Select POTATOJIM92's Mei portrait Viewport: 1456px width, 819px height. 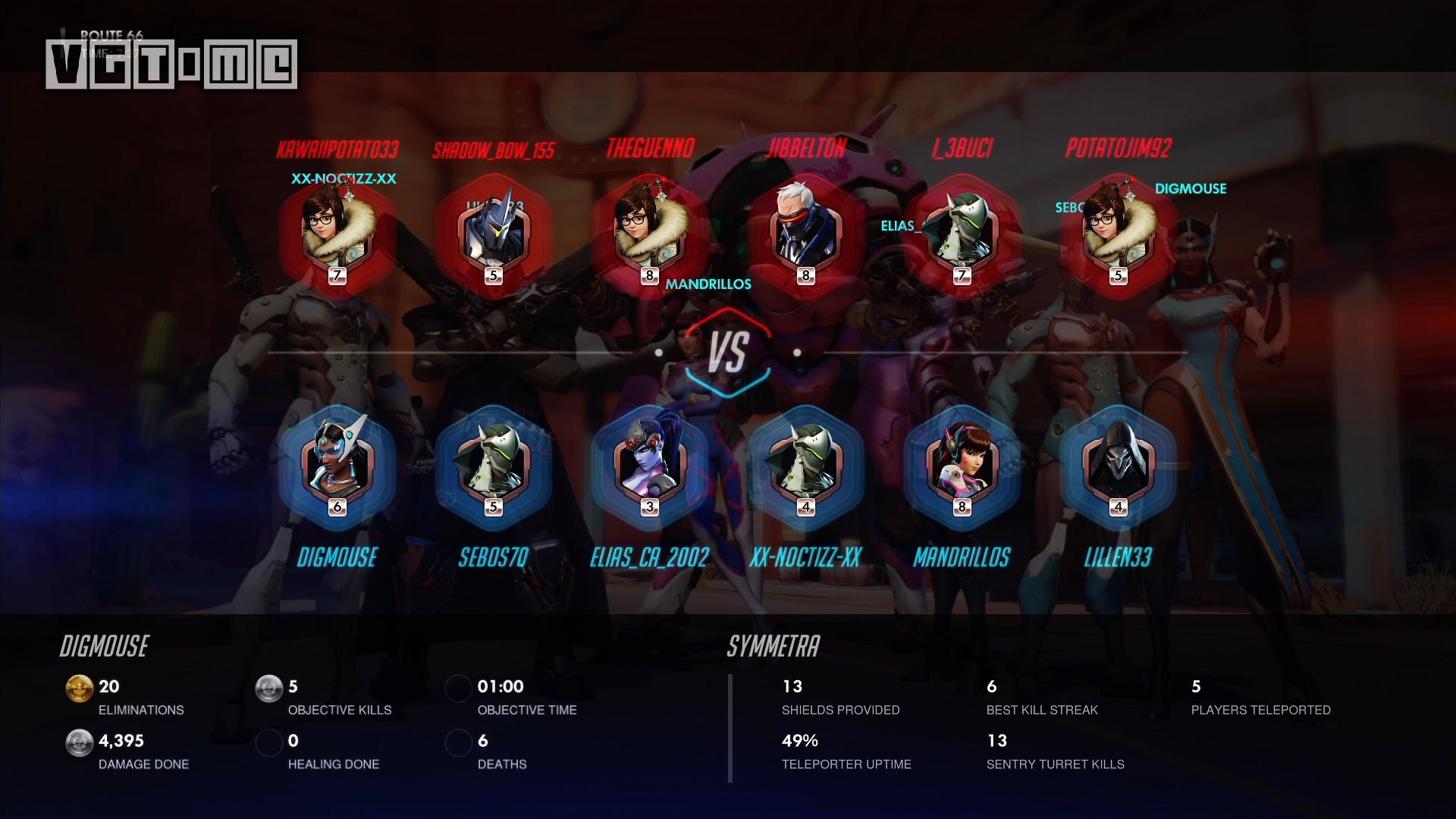tap(1119, 231)
